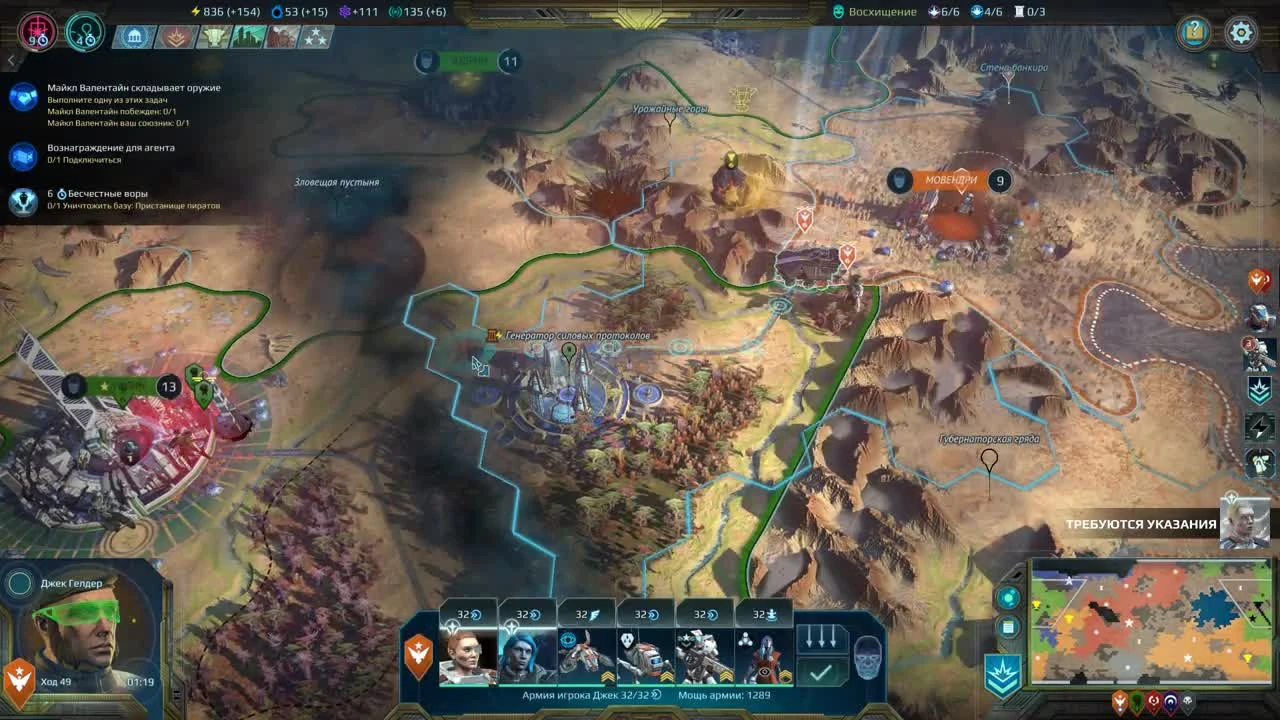Open the empire overview temple icon
The image size is (1280, 720).
(134, 35)
